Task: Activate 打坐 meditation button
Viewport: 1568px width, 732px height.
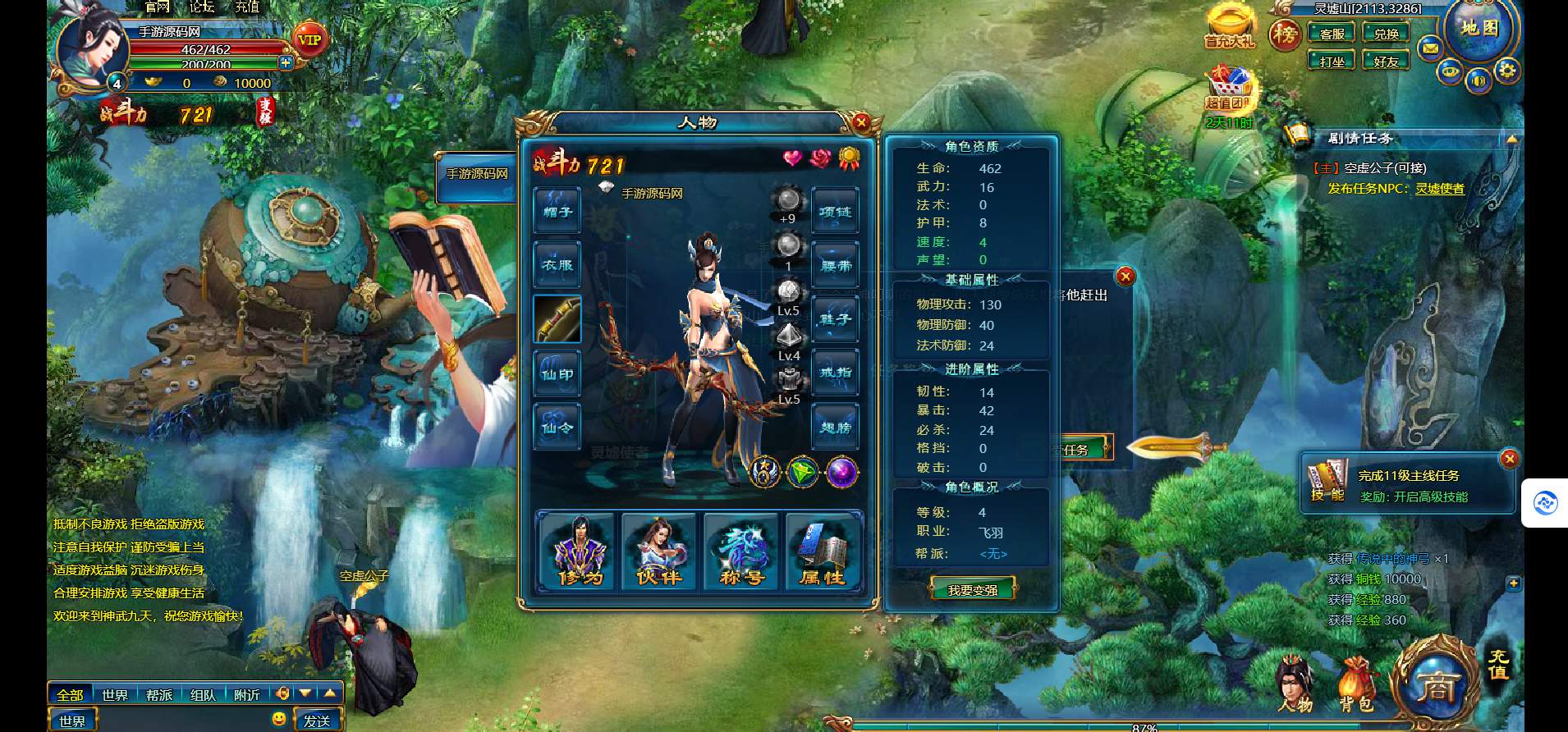Action: (1332, 62)
